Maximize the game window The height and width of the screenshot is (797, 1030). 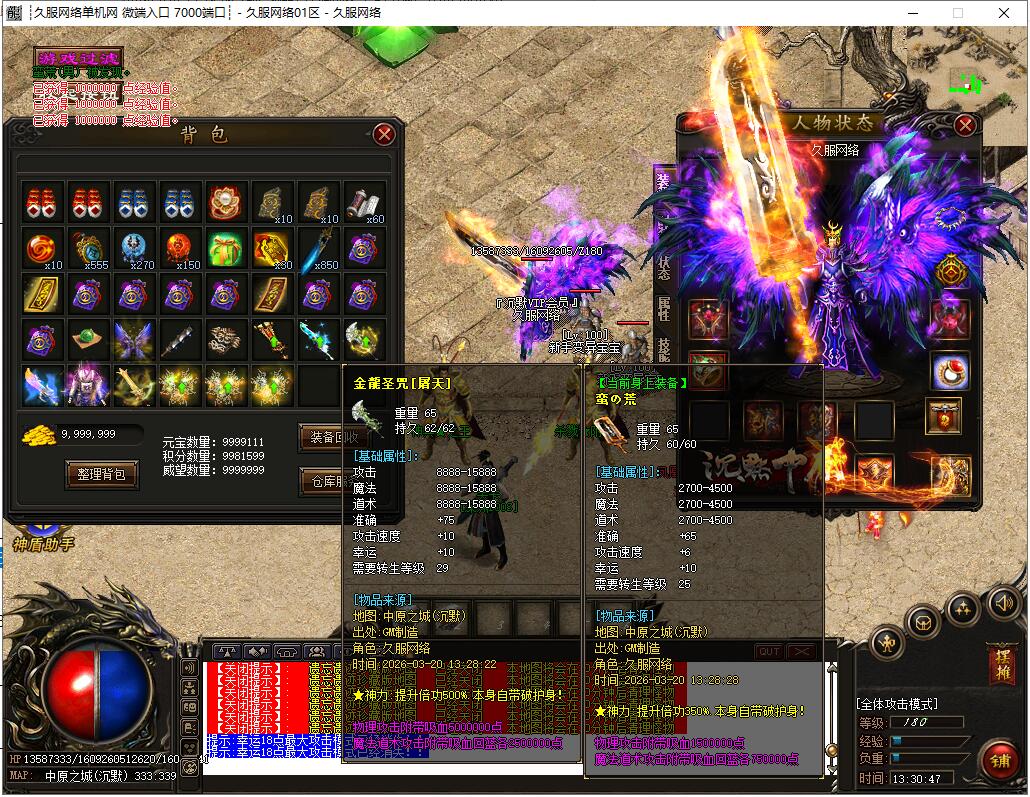[957, 13]
